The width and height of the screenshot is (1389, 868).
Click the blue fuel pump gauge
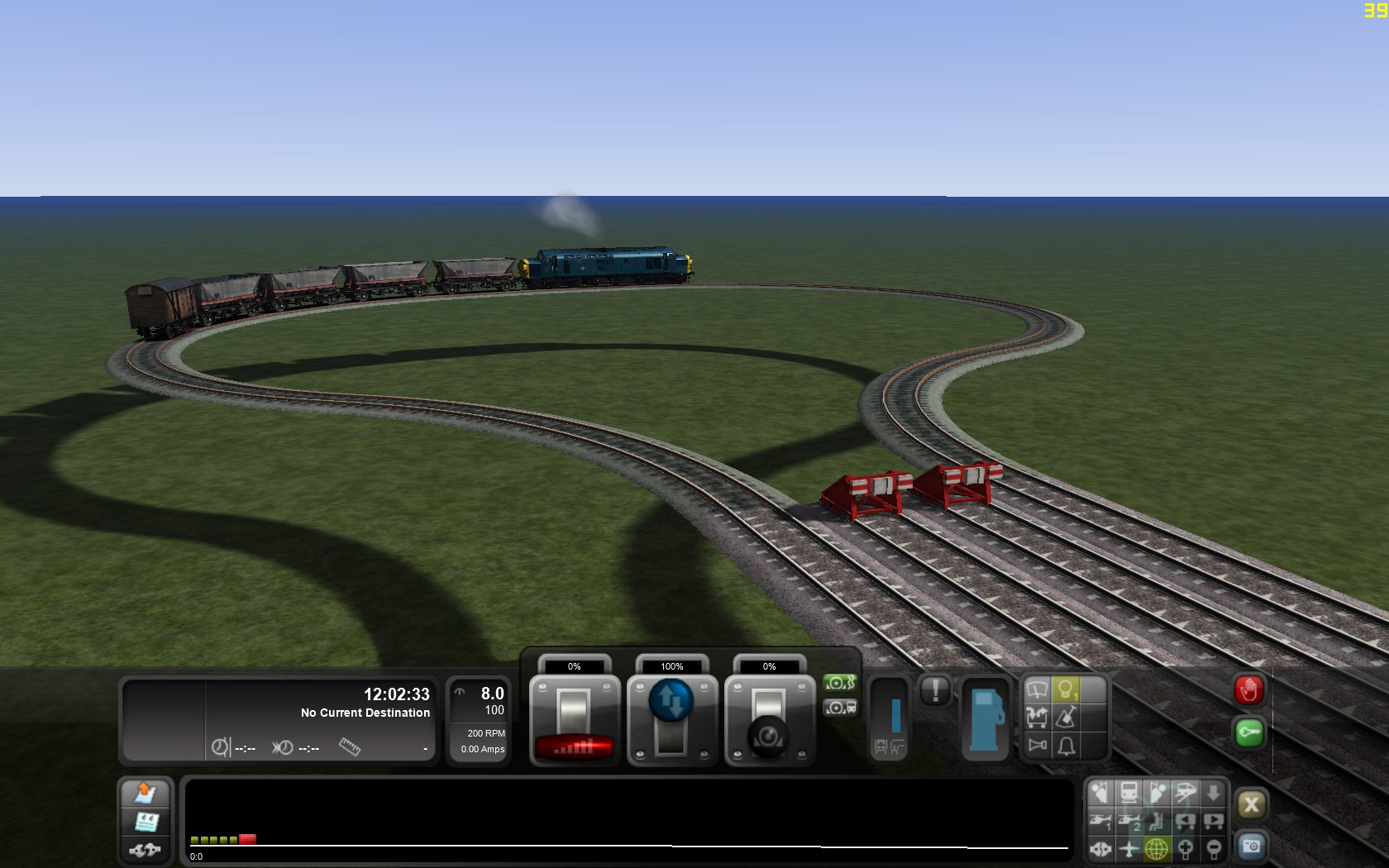(986, 718)
